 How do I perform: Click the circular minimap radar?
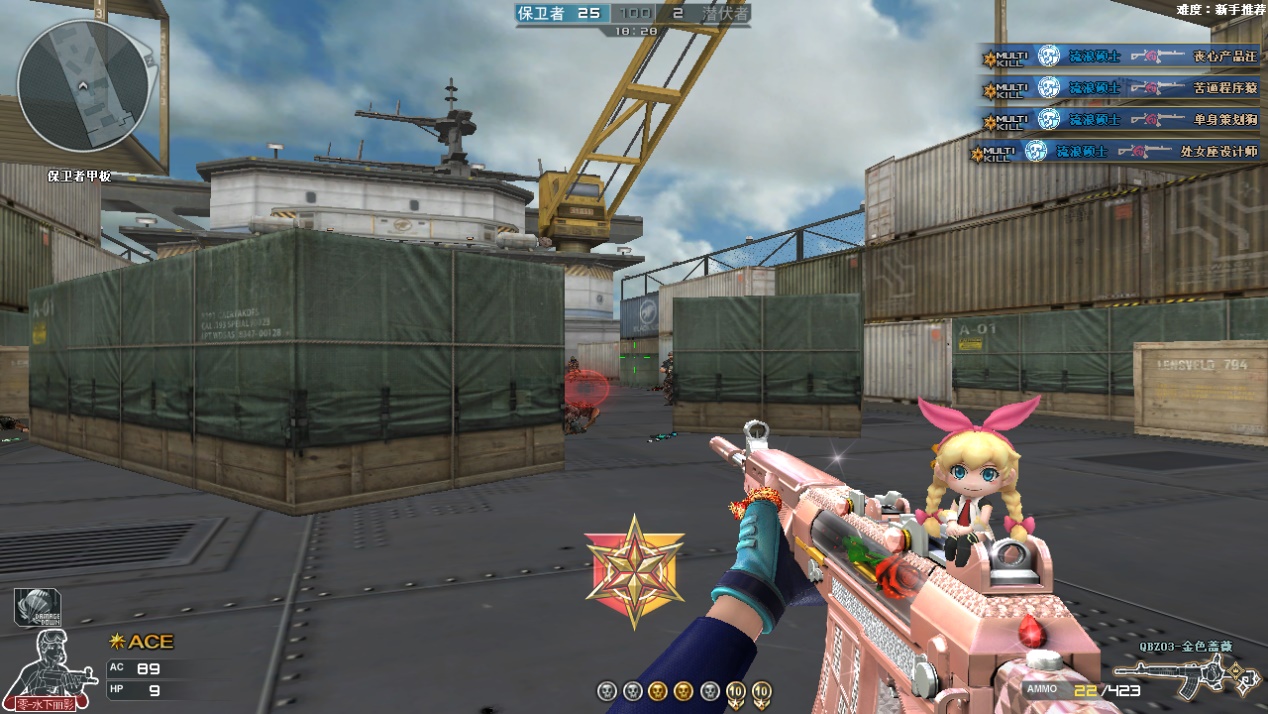84,86
